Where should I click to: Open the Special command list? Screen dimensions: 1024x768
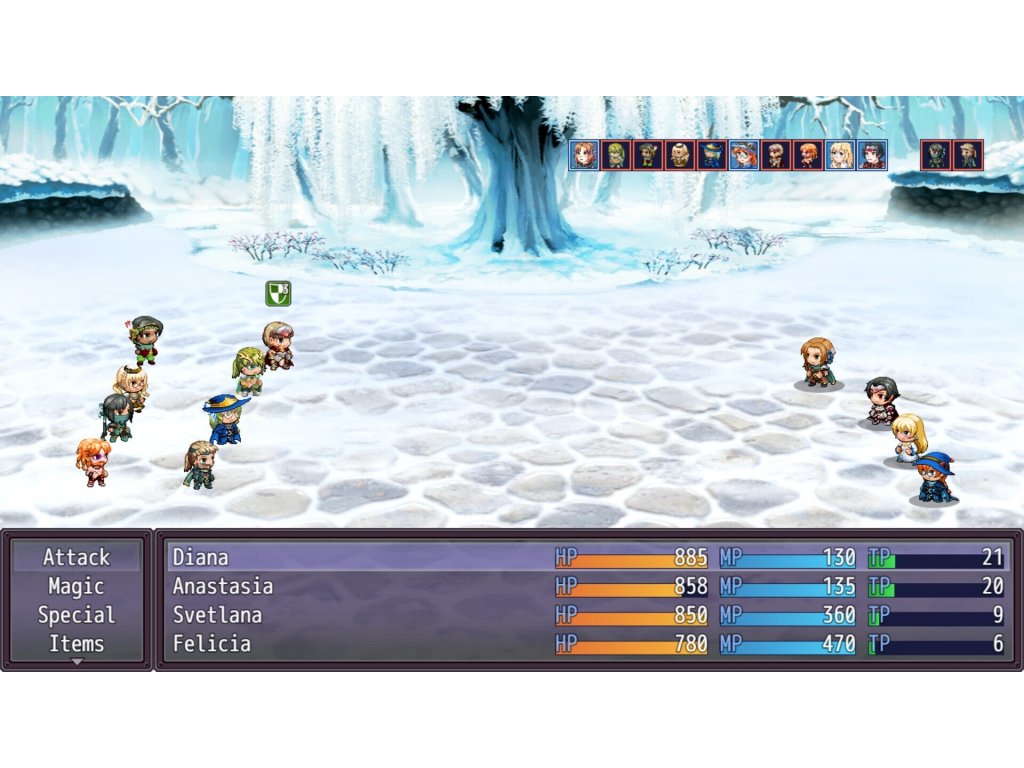77,615
